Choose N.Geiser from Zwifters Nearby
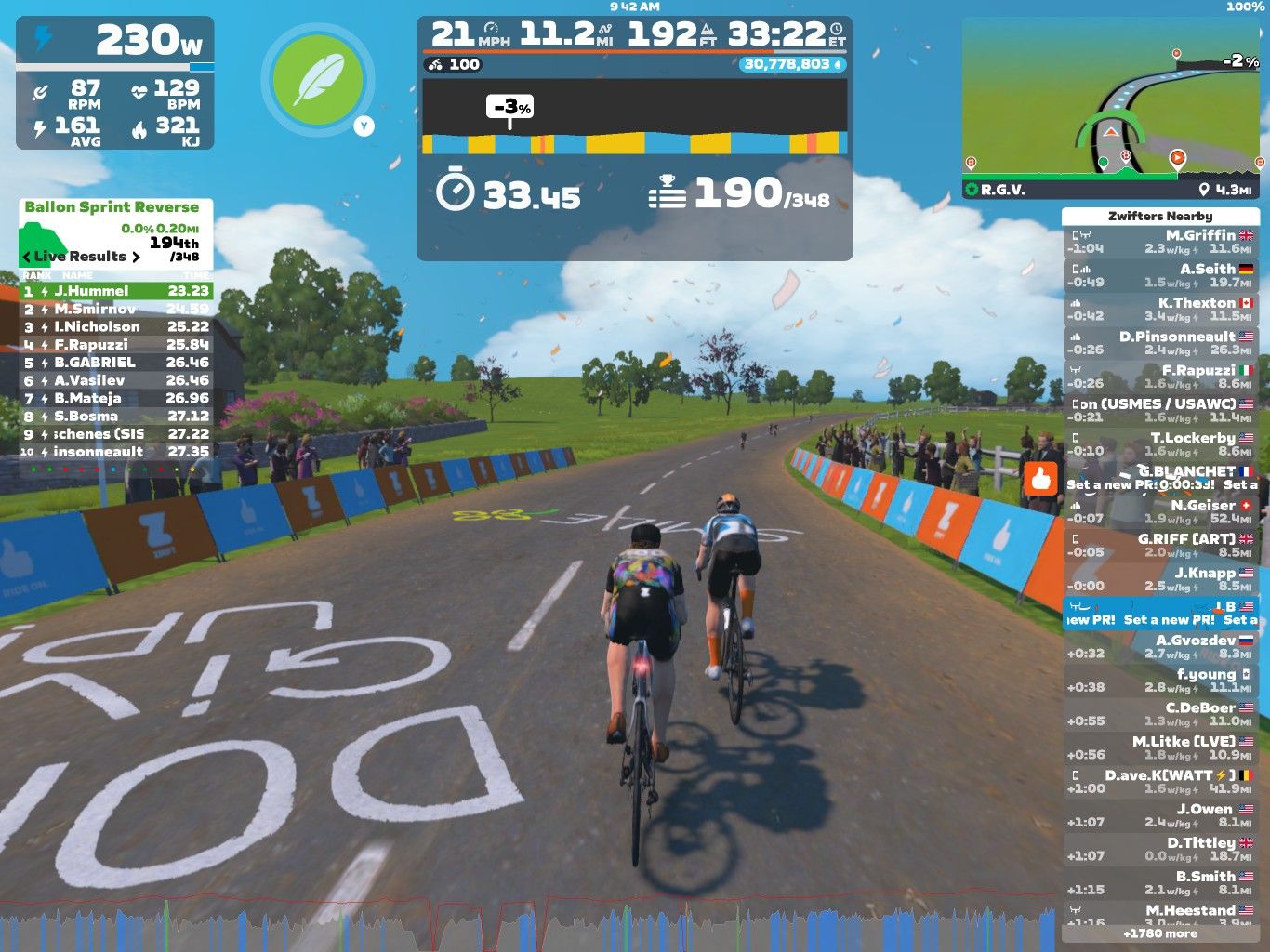 coord(1160,511)
